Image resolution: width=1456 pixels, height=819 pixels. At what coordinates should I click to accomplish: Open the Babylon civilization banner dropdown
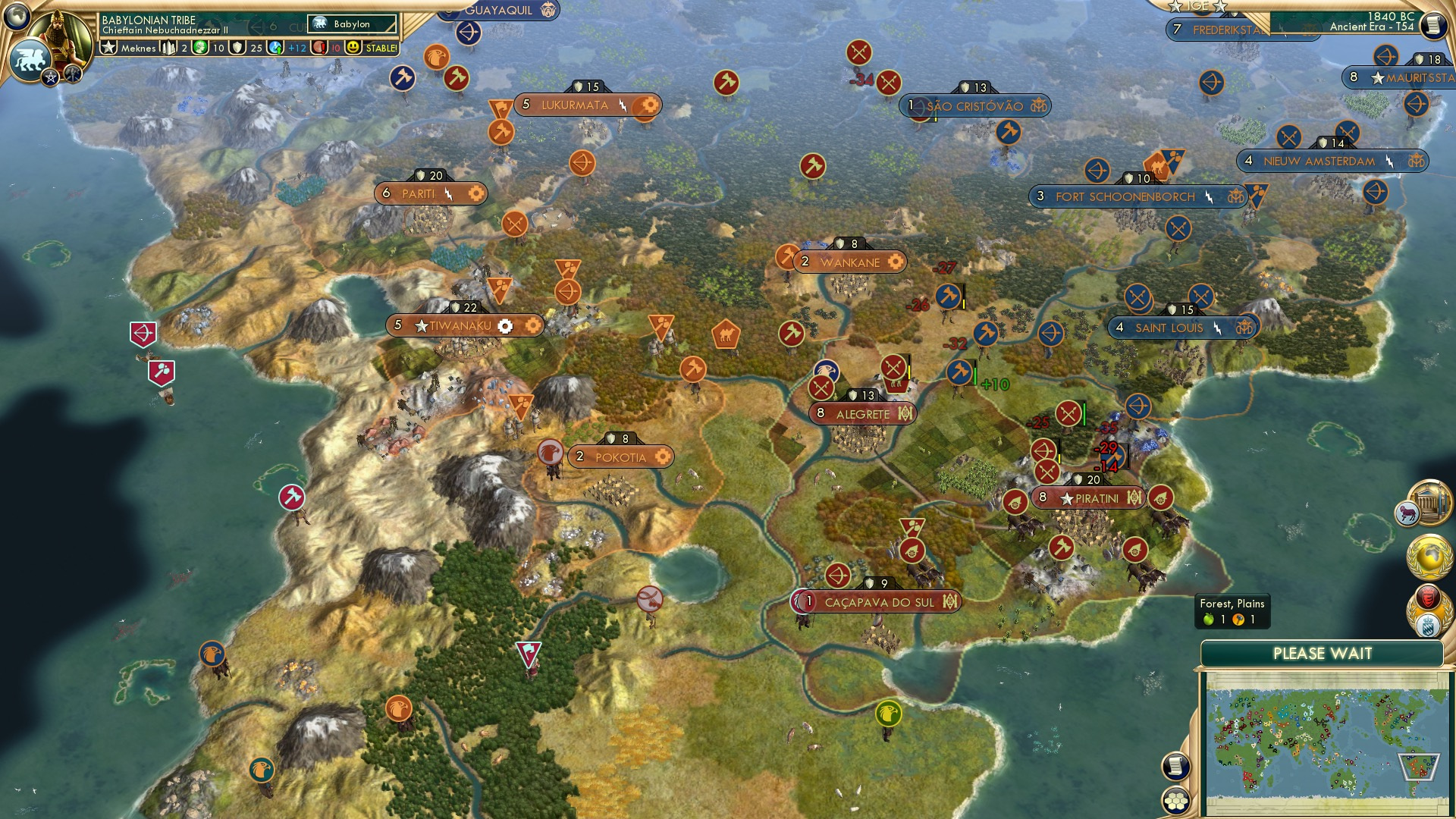[349, 24]
